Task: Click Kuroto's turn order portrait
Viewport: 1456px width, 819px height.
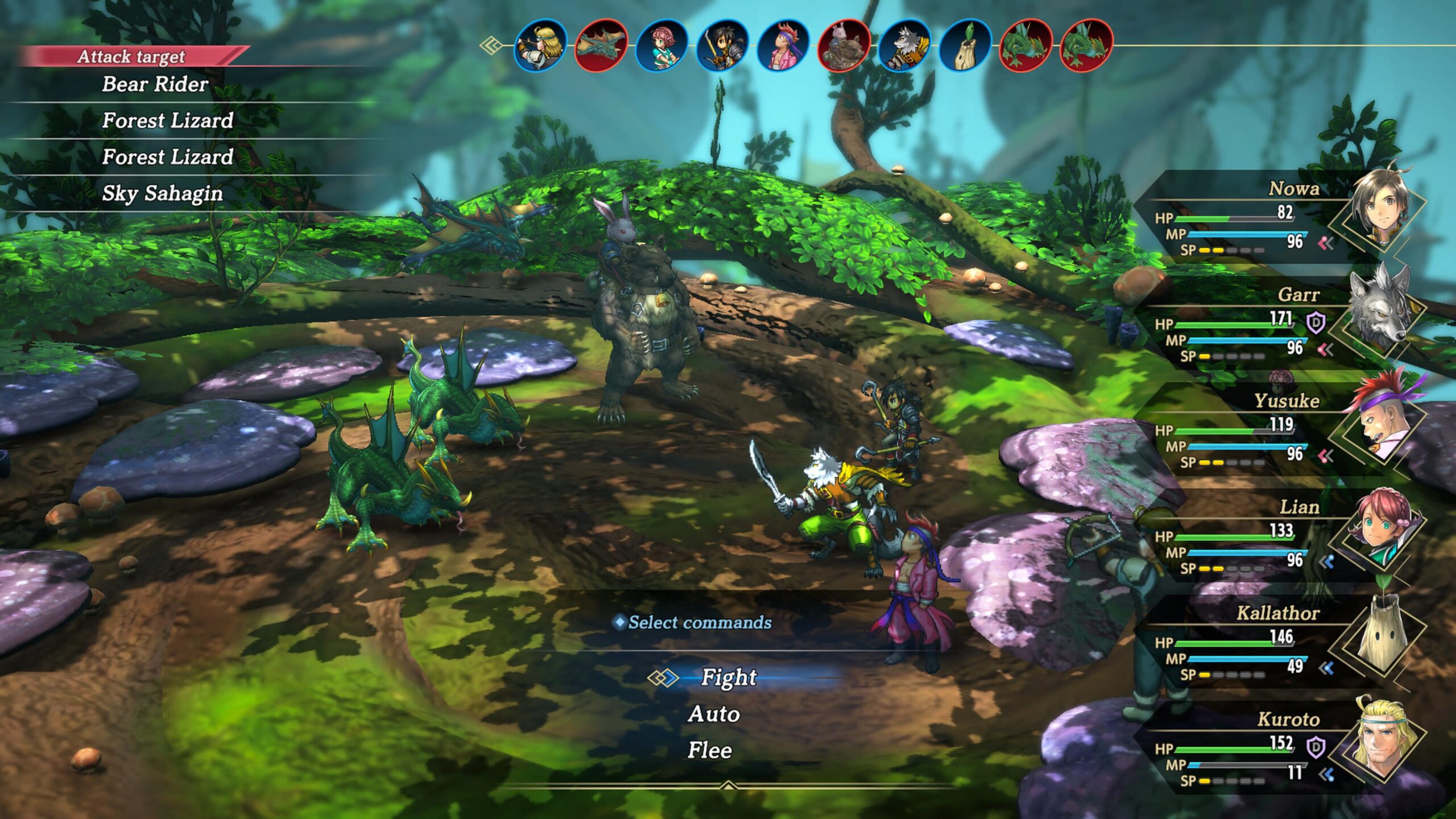Action: click(x=540, y=45)
